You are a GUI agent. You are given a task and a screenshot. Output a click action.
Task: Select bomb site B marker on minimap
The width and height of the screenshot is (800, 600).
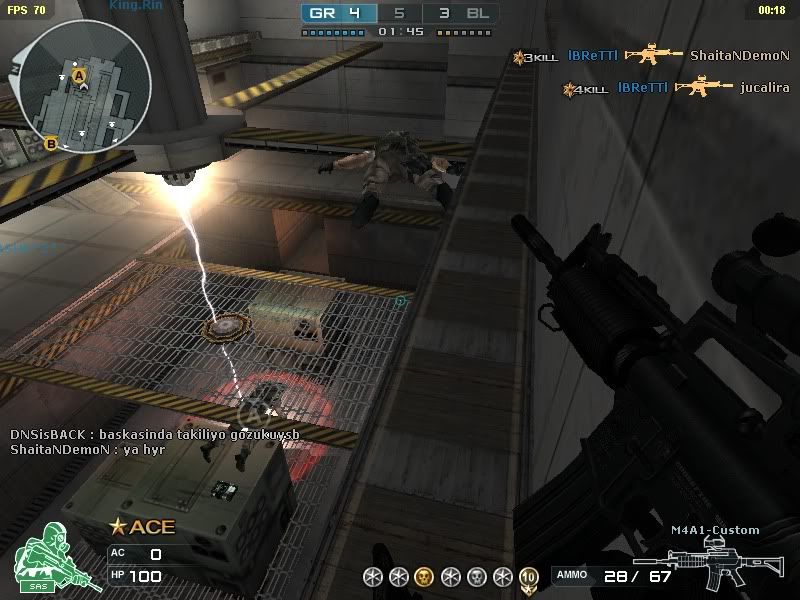[51, 143]
